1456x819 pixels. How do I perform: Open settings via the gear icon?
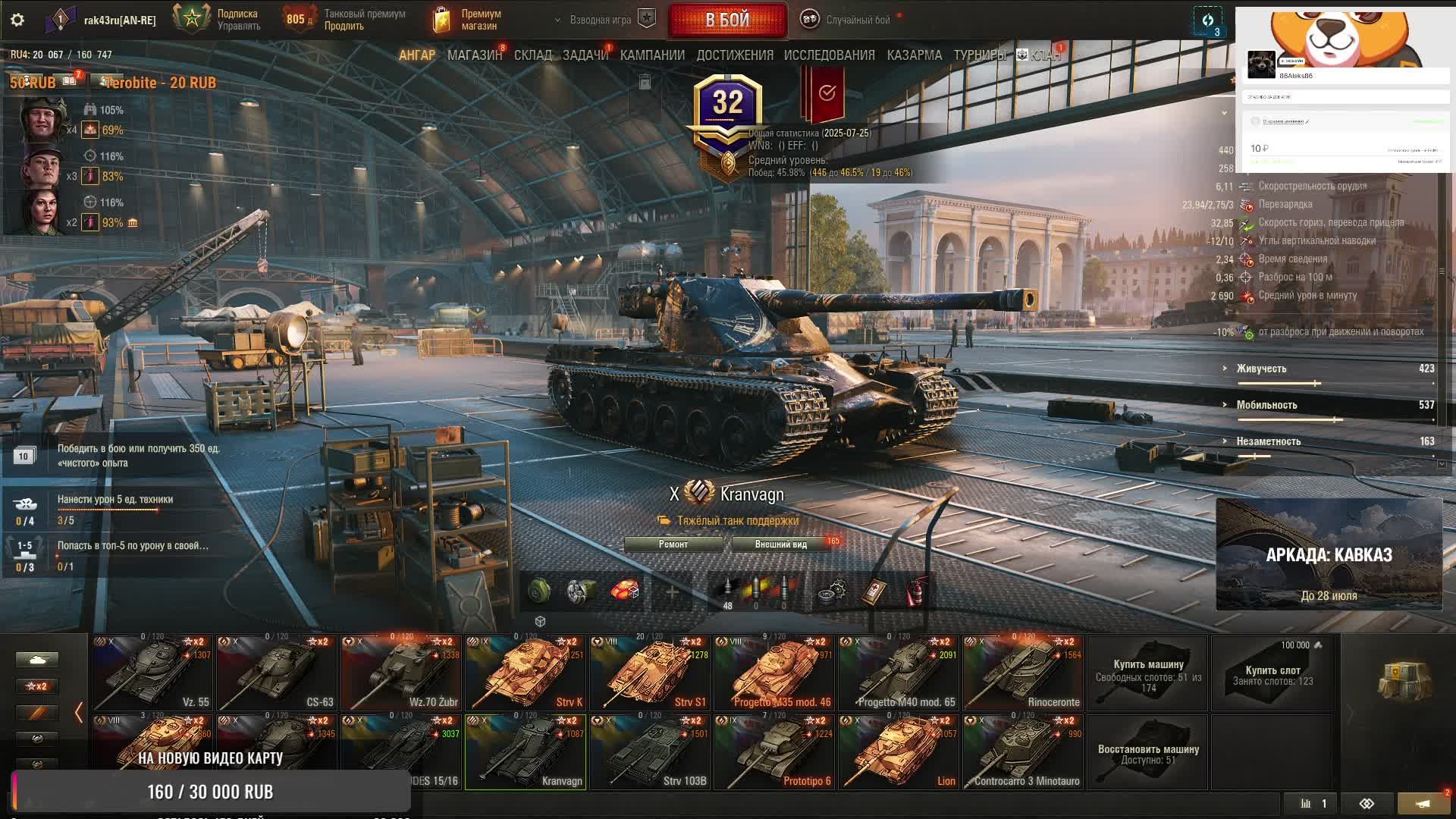click(17, 20)
